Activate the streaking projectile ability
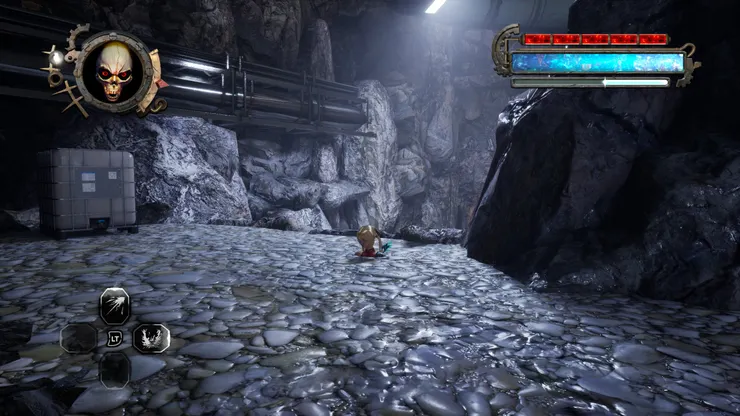 pyautogui.click(x=115, y=304)
